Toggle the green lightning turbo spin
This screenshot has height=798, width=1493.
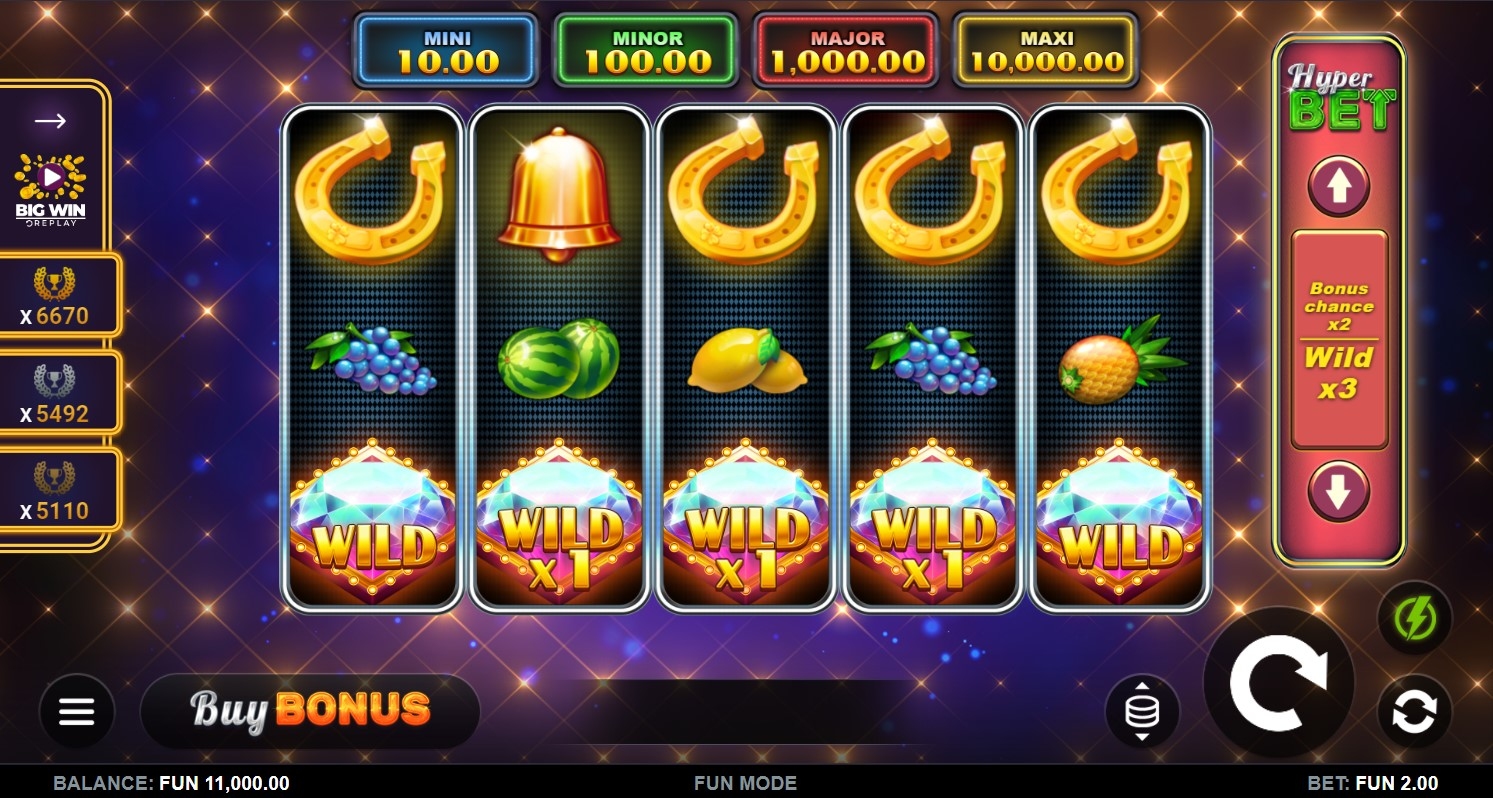click(x=1414, y=618)
